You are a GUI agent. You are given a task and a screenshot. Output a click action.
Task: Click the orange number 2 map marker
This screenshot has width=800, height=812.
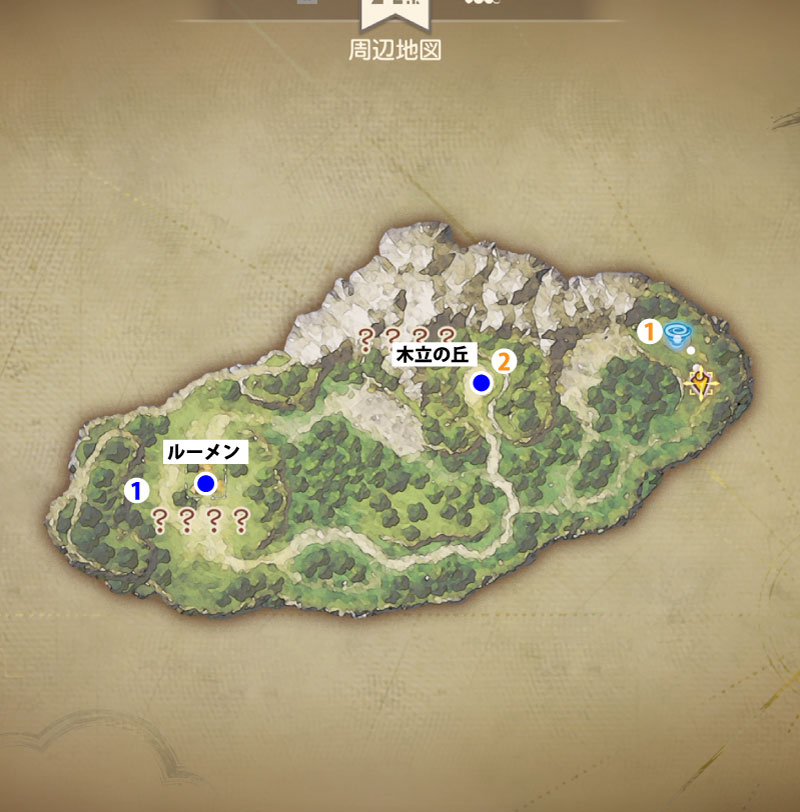(x=503, y=361)
